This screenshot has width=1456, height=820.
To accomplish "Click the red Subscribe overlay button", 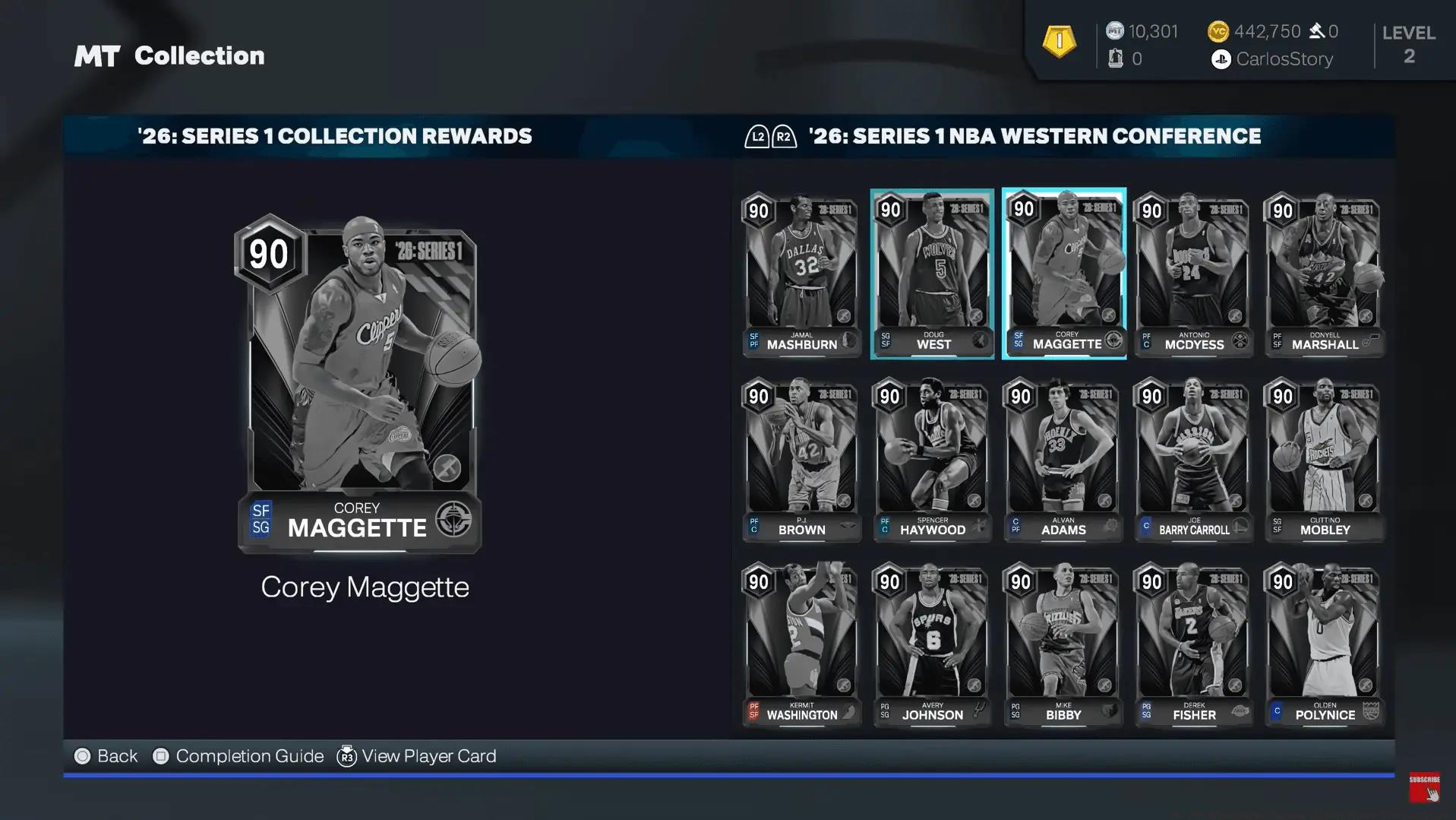I will point(1424,787).
